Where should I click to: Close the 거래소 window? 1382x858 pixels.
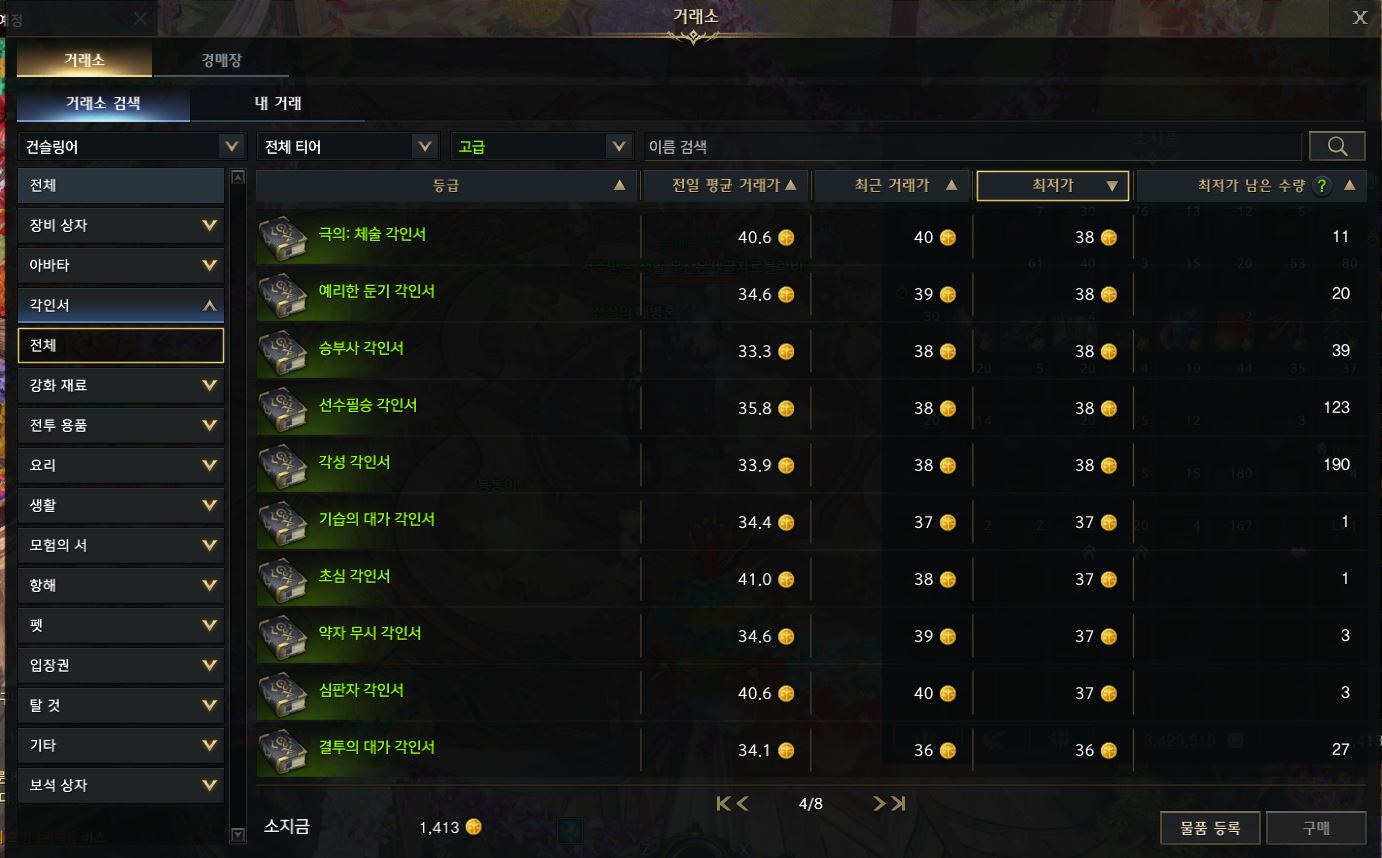coord(1359,17)
